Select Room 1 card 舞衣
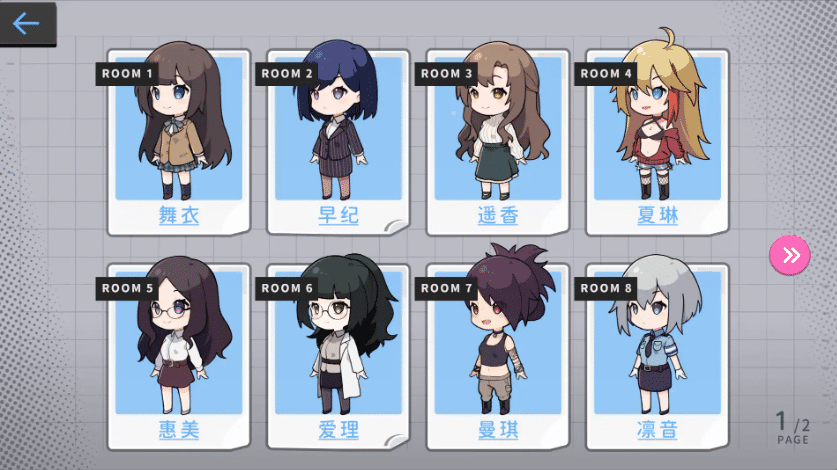837x470 pixels. 179,140
